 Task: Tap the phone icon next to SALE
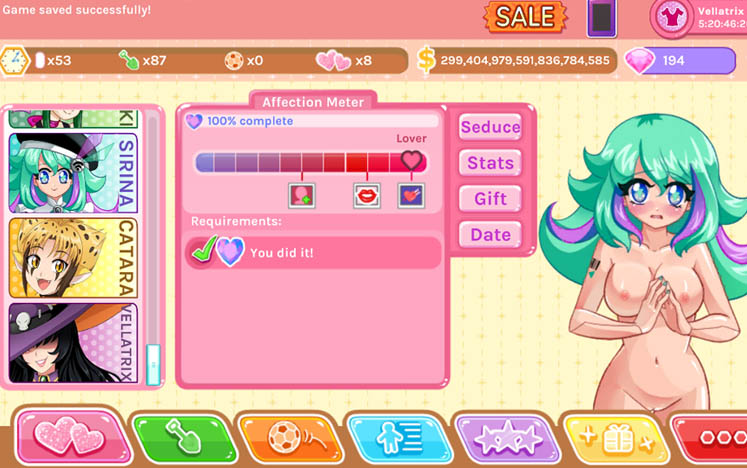[x=600, y=17]
